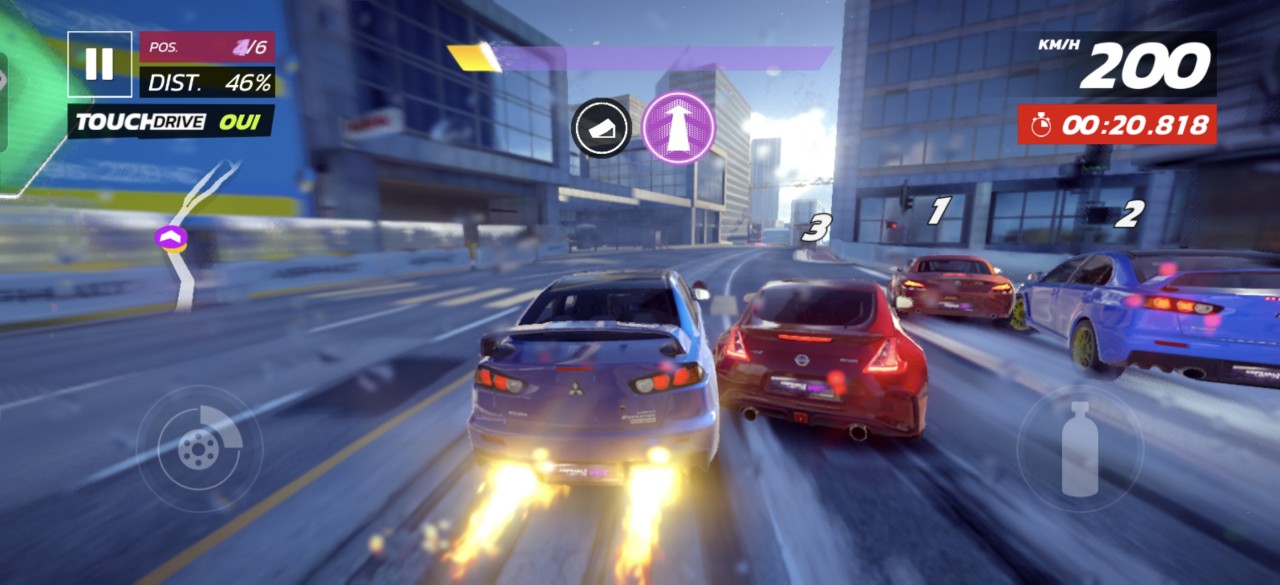Toggle the TouchDrive OUI setting

click(x=170, y=122)
